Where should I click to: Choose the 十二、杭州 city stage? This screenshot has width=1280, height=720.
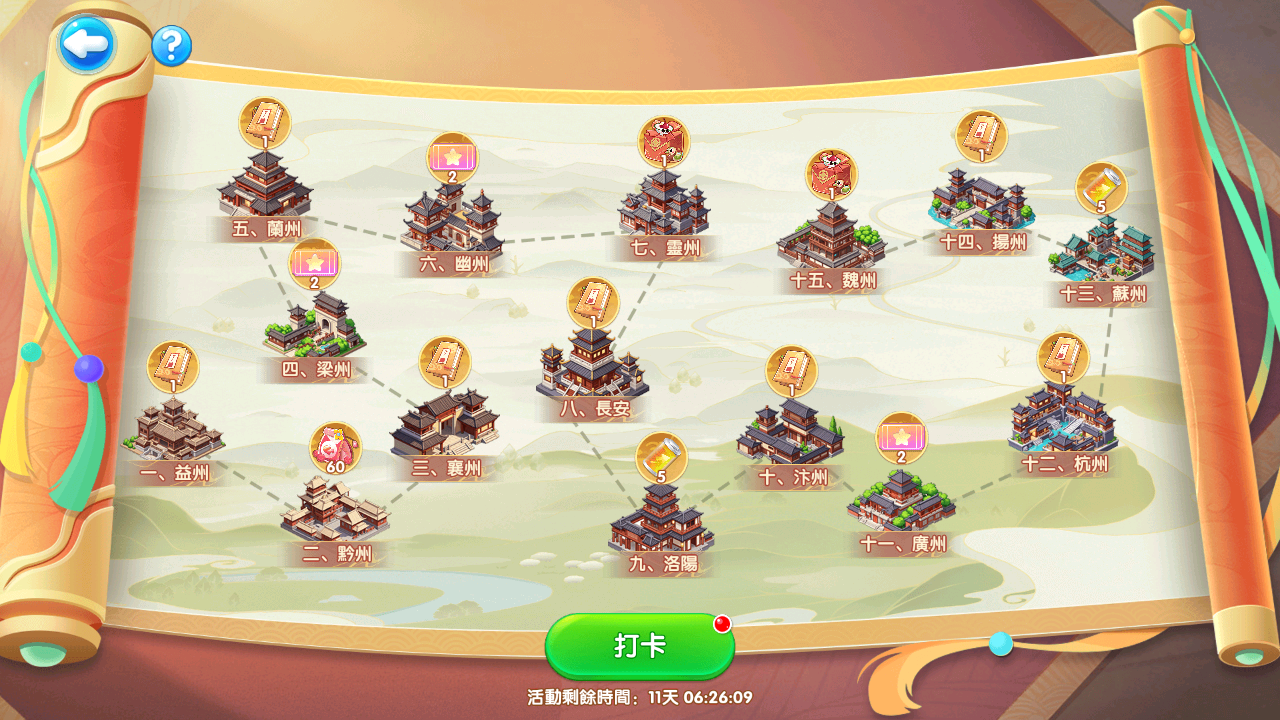pyautogui.click(x=1063, y=420)
